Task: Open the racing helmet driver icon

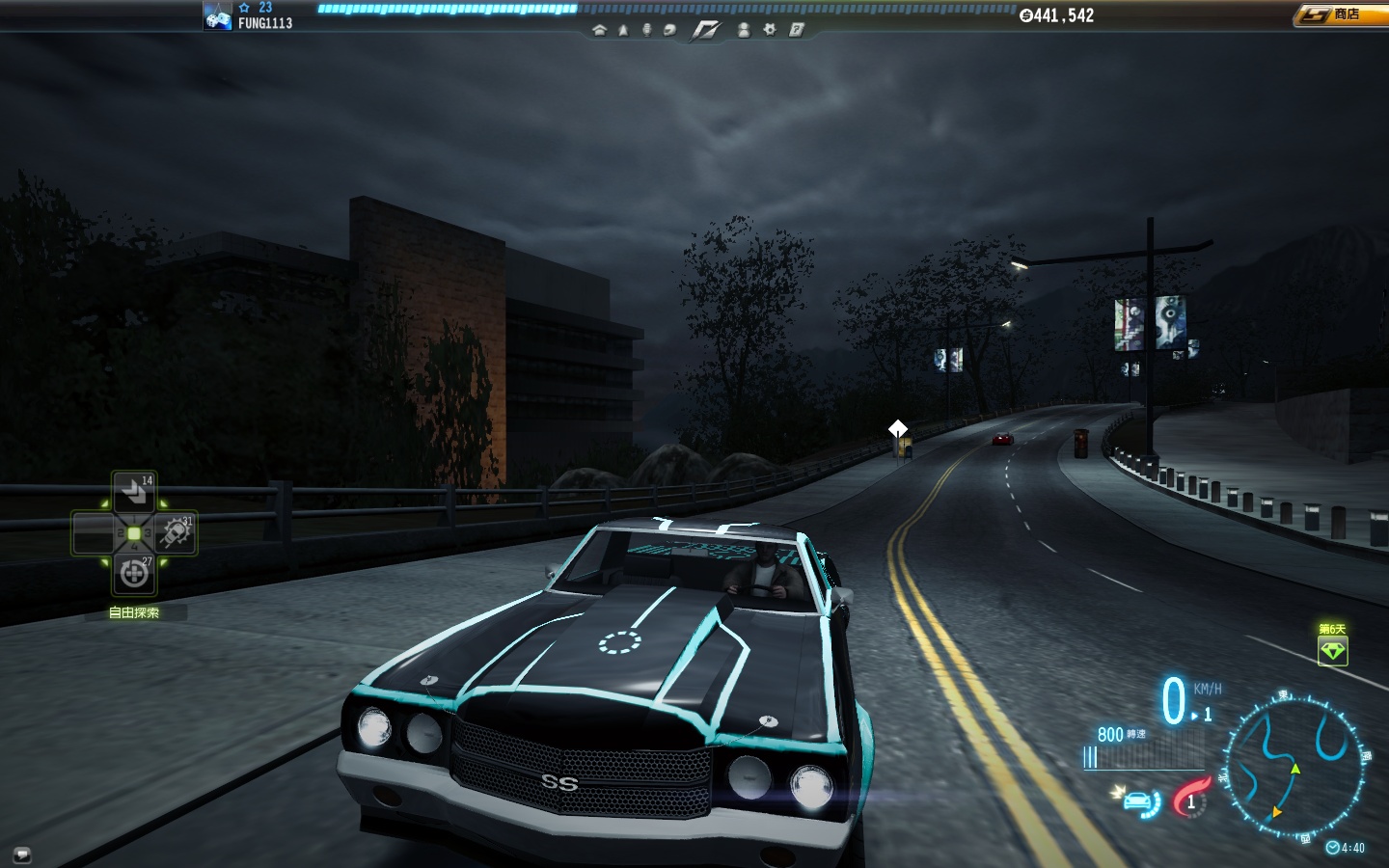Action: click(669, 30)
